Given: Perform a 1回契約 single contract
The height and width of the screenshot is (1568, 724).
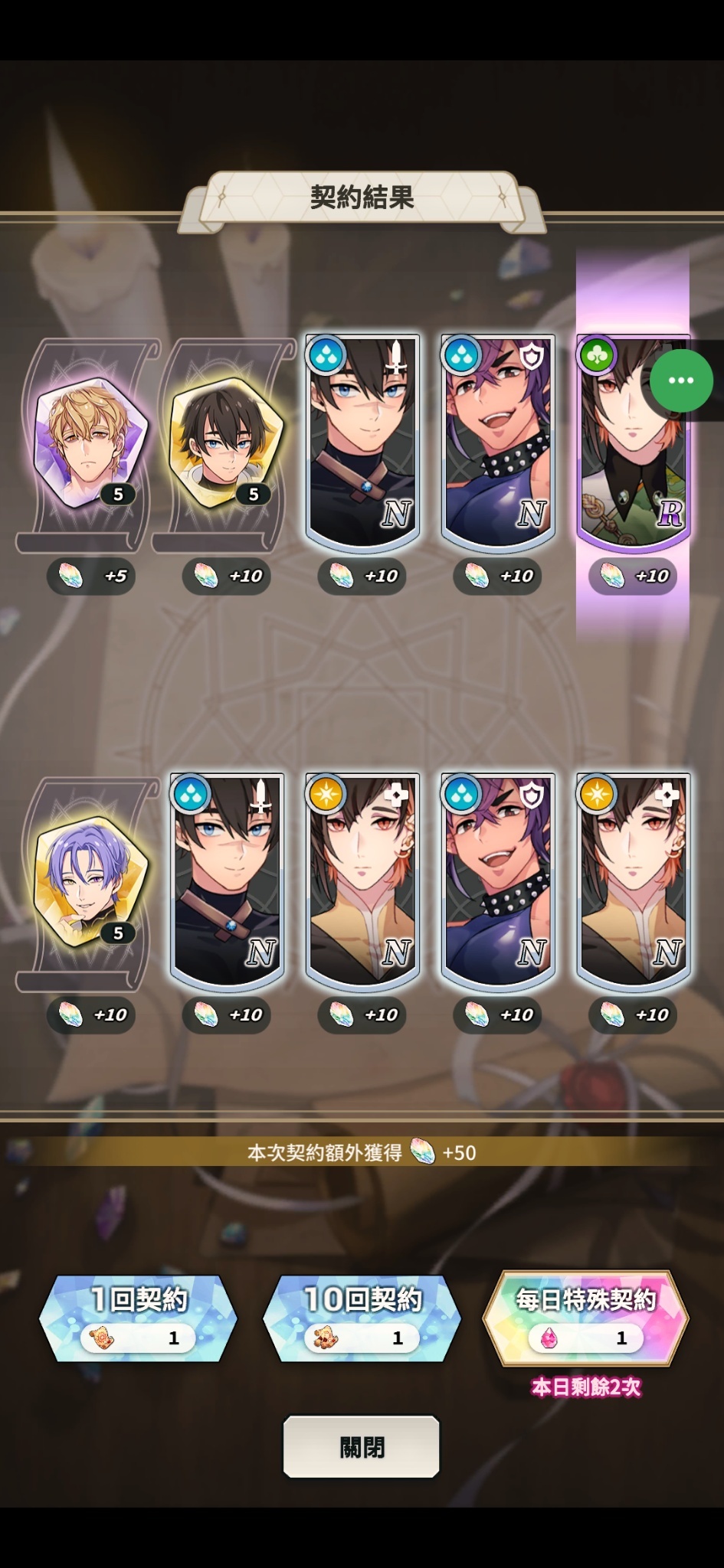Looking at the screenshot, I should (x=138, y=1318).
